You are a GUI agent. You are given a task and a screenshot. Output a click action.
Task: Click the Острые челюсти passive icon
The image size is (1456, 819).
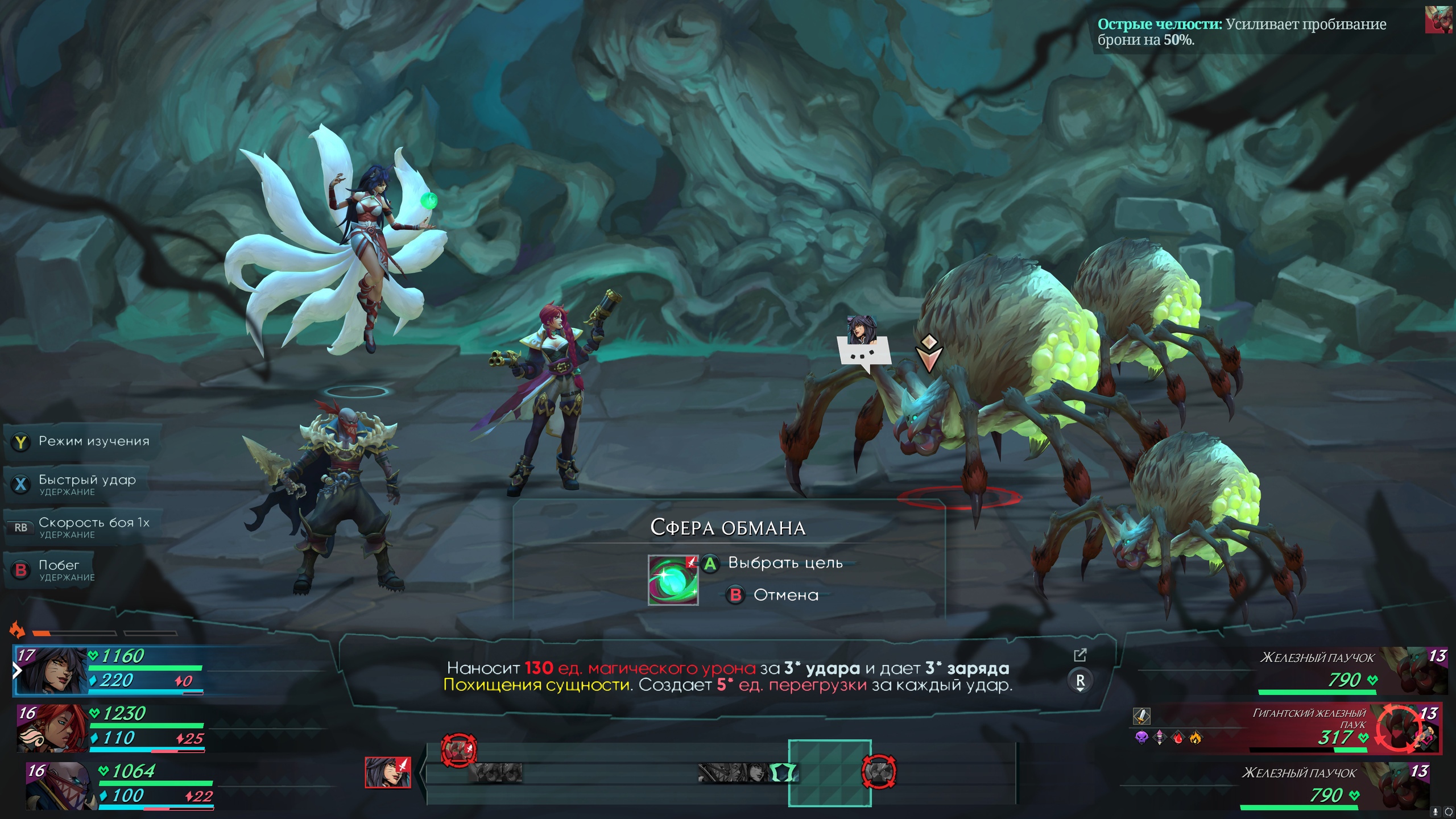pos(1438,19)
